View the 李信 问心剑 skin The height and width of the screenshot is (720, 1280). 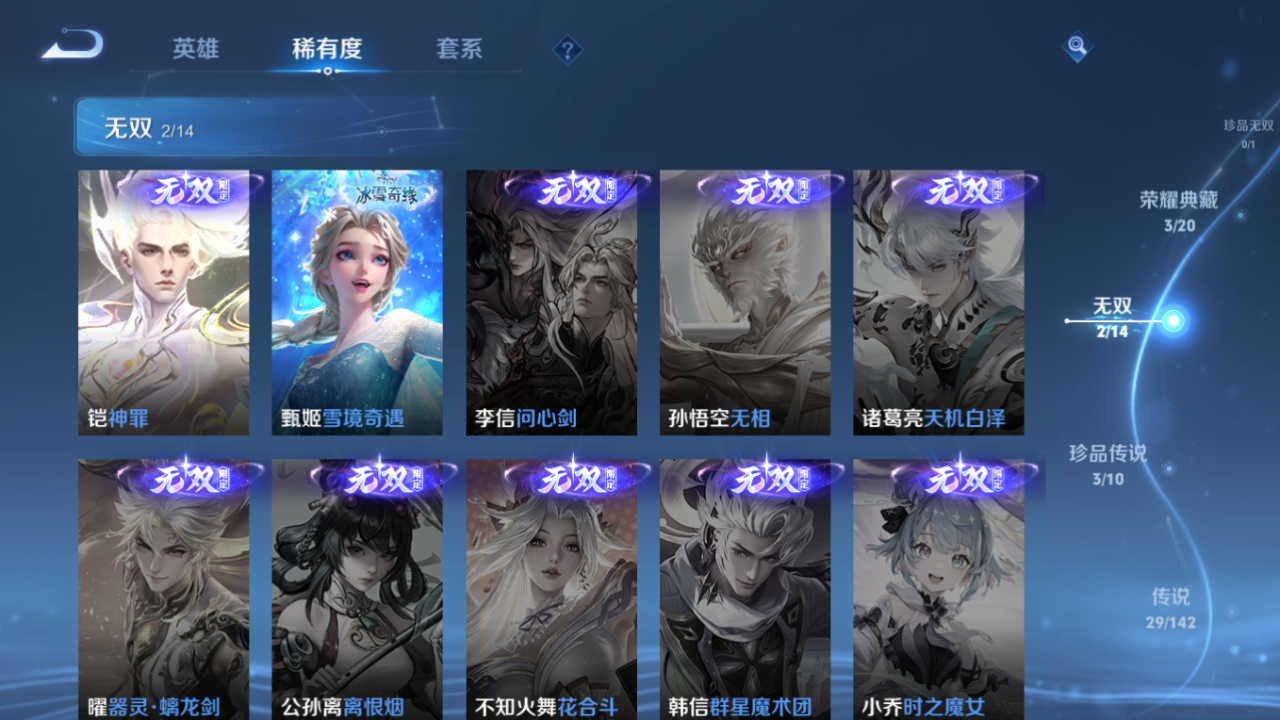pyautogui.click(x=551, y=300)
